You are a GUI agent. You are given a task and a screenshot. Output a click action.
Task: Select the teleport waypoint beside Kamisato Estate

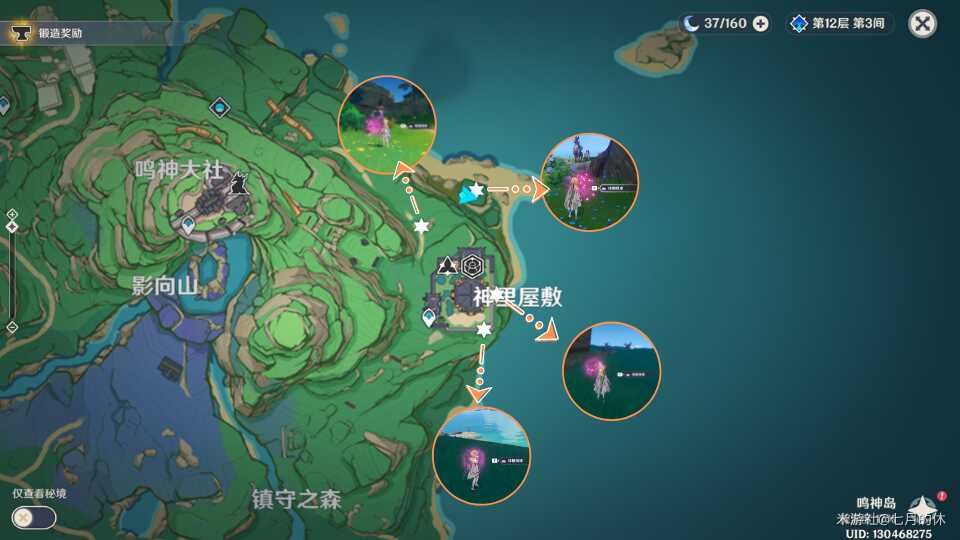(x=429, y=318)
